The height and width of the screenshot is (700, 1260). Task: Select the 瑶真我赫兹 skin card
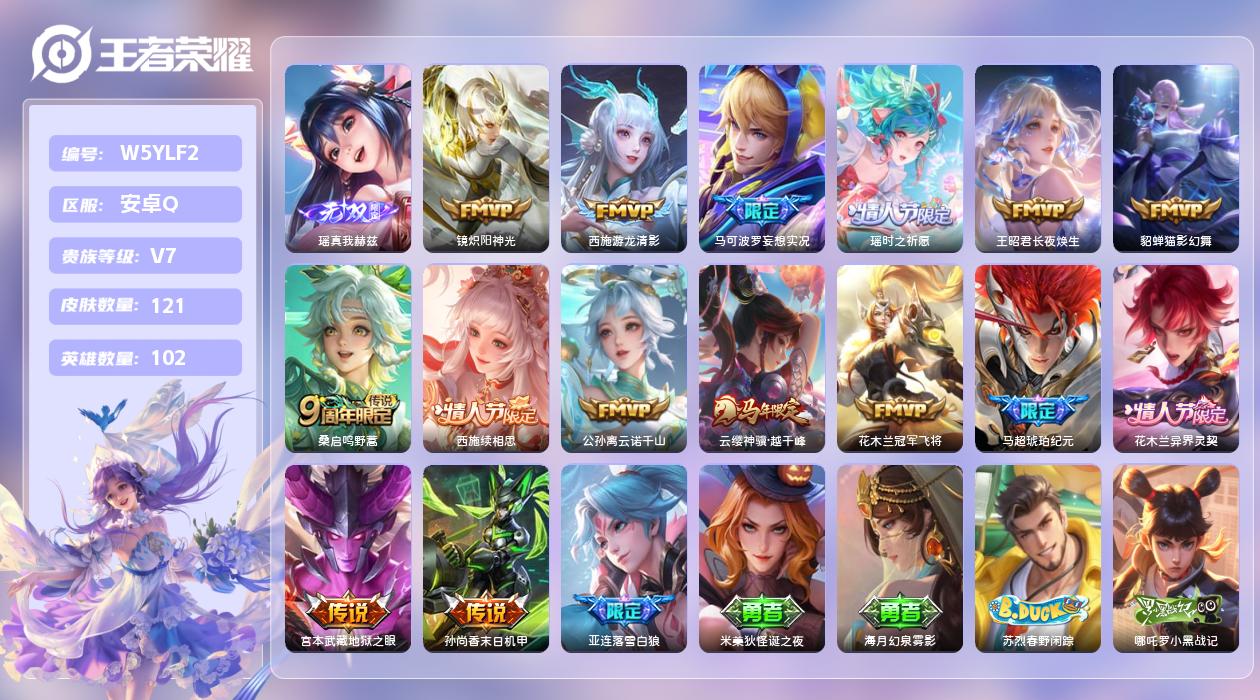pyautogui.click(x=348, y=158)
